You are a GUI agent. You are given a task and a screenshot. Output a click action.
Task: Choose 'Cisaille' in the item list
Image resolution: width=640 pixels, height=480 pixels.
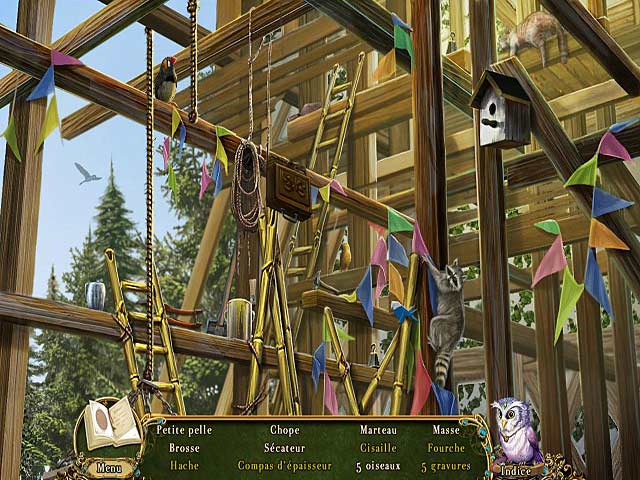[378, 448]
